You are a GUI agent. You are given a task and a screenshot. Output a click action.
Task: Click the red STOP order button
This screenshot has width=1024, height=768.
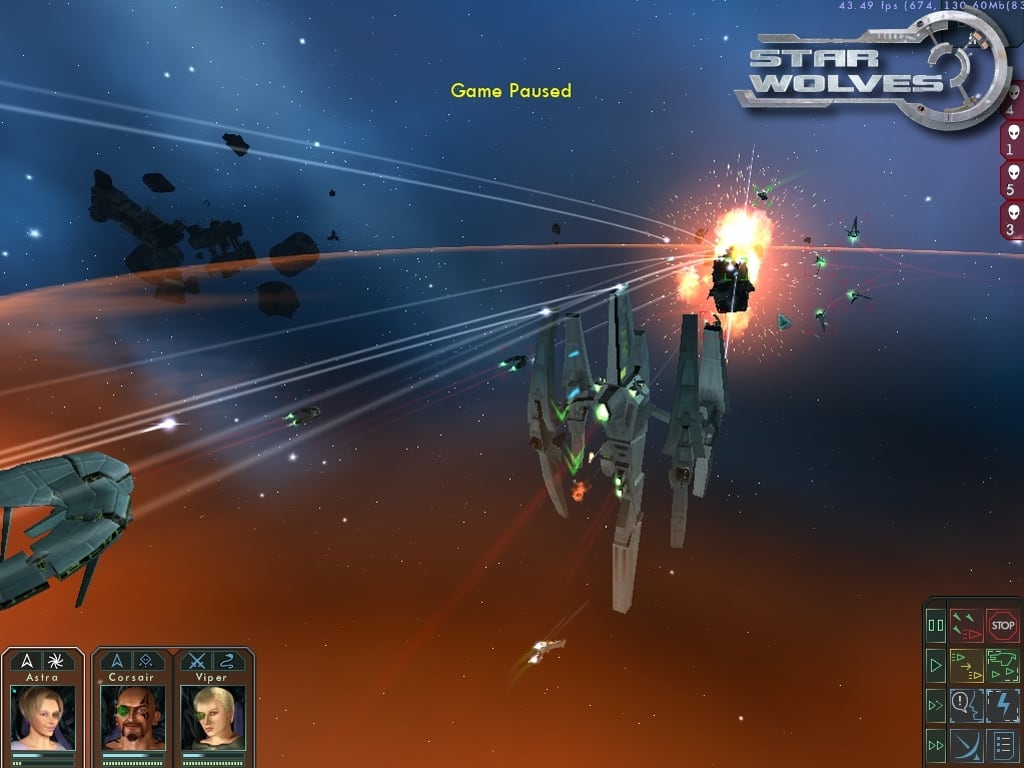click(1002, 626)
